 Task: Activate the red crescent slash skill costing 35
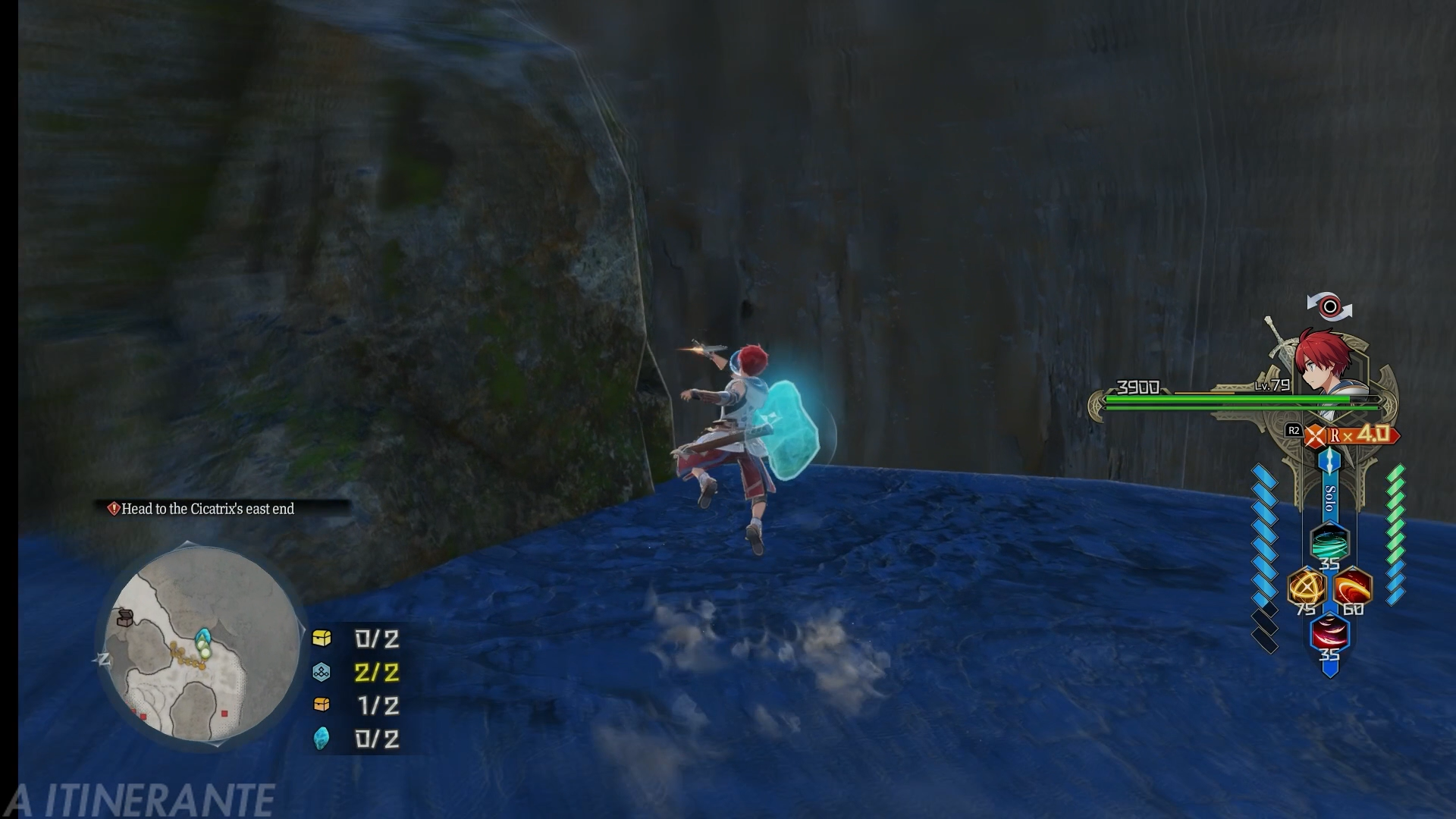[1329, 633]
